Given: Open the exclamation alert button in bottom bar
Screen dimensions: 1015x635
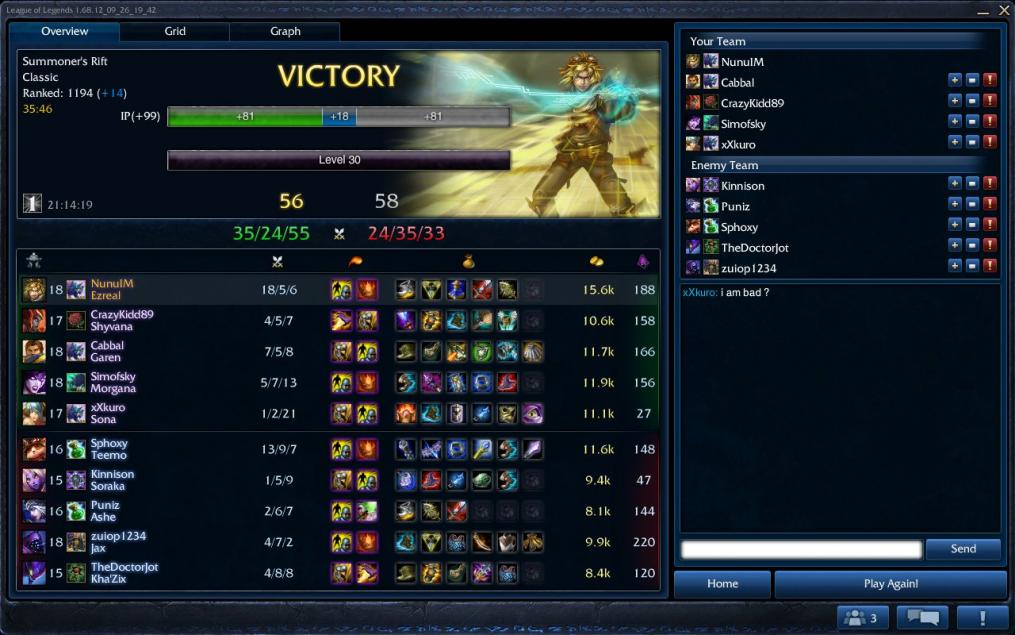Looking at the screenshot, I should pos(982,618).
